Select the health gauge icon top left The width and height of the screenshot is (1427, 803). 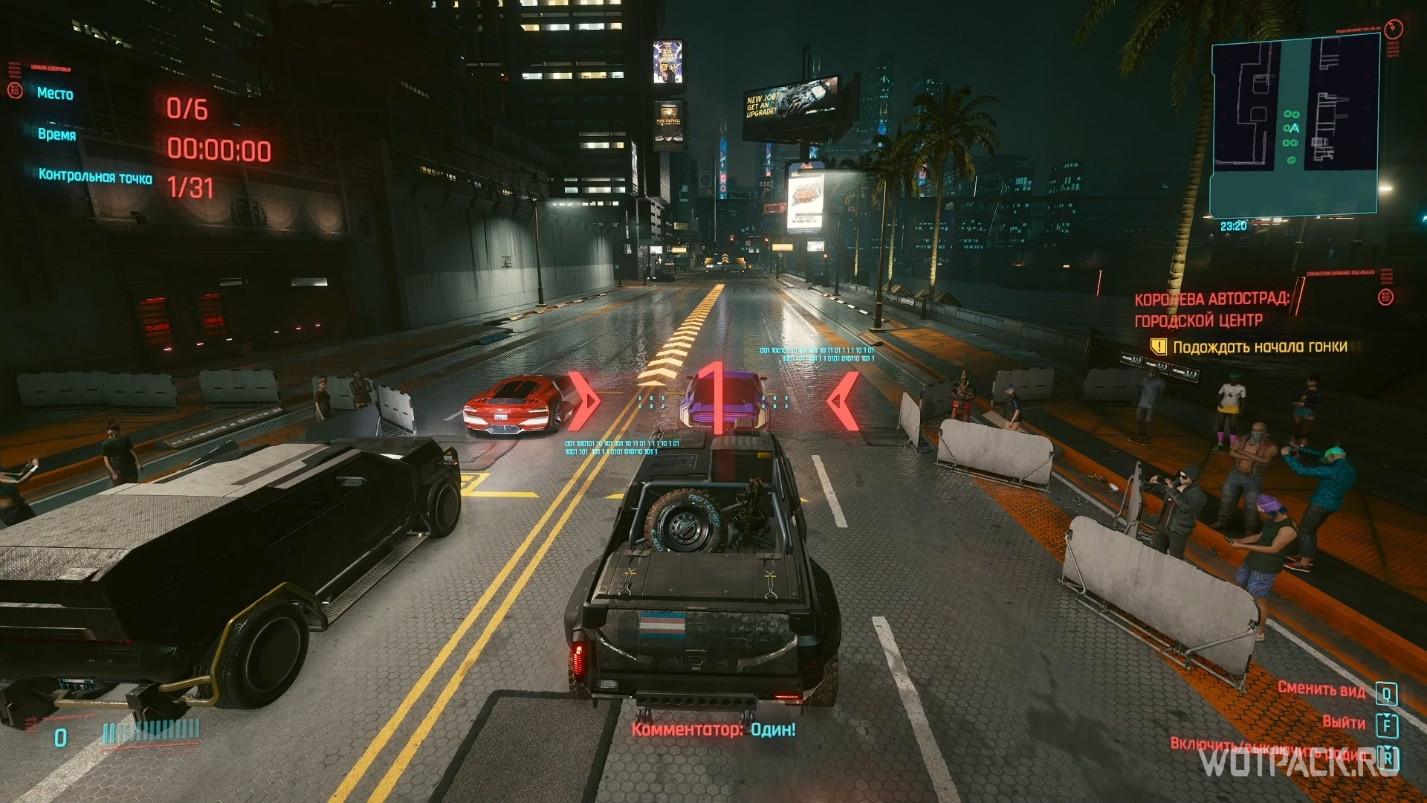tap(14, 91)
